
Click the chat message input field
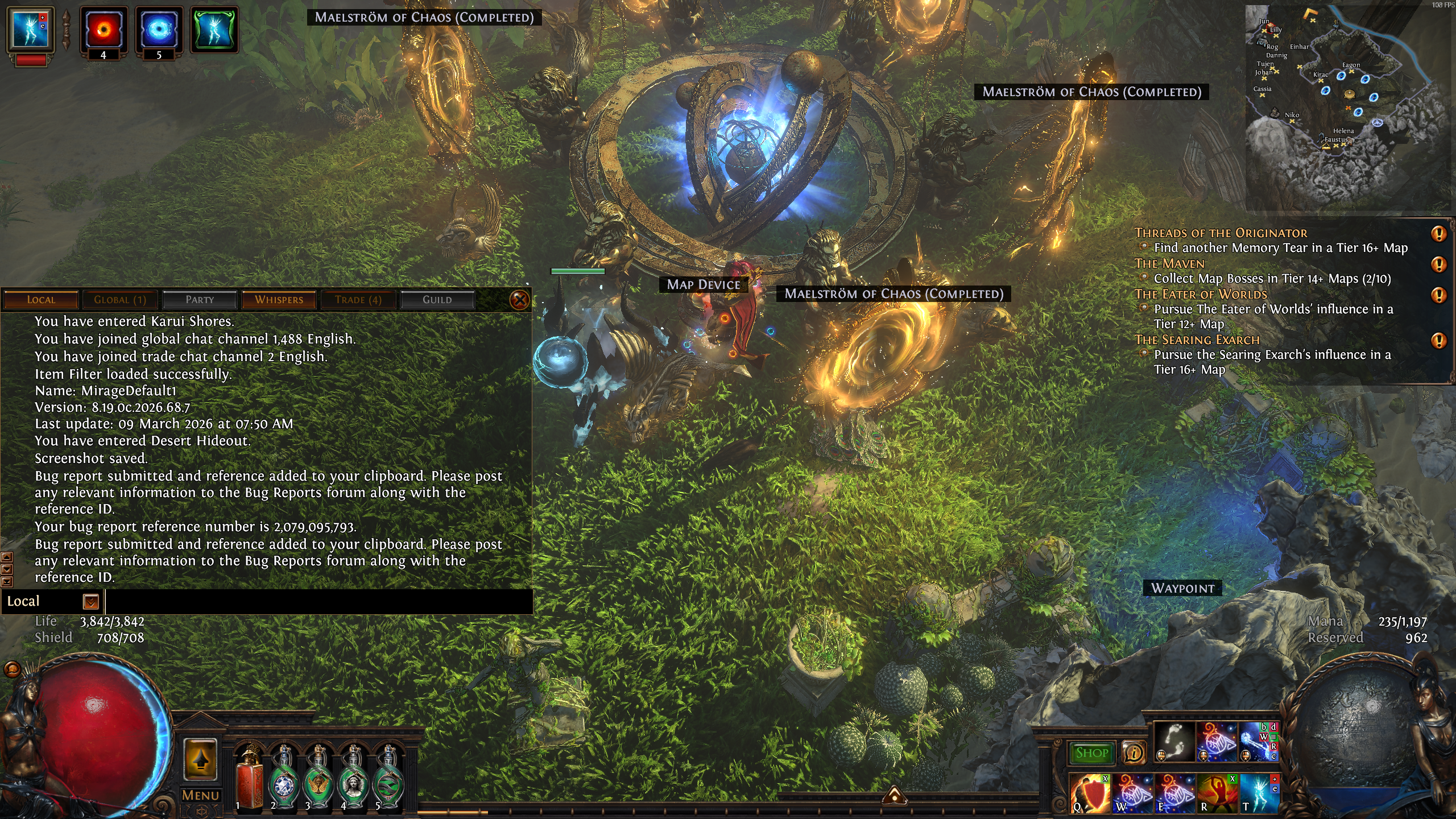coord(318,602)
